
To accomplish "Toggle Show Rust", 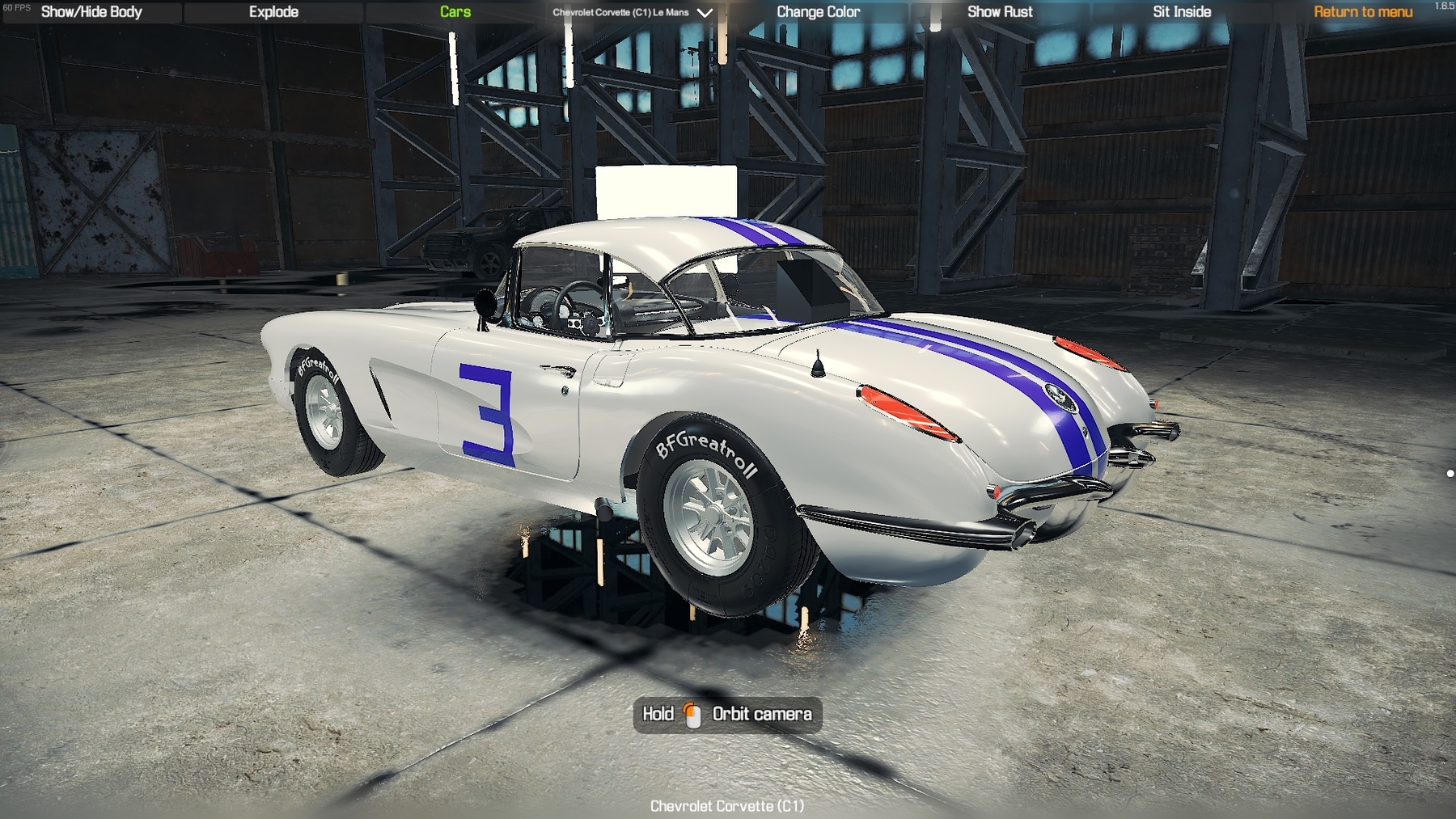I will [x=1000, y=12].
